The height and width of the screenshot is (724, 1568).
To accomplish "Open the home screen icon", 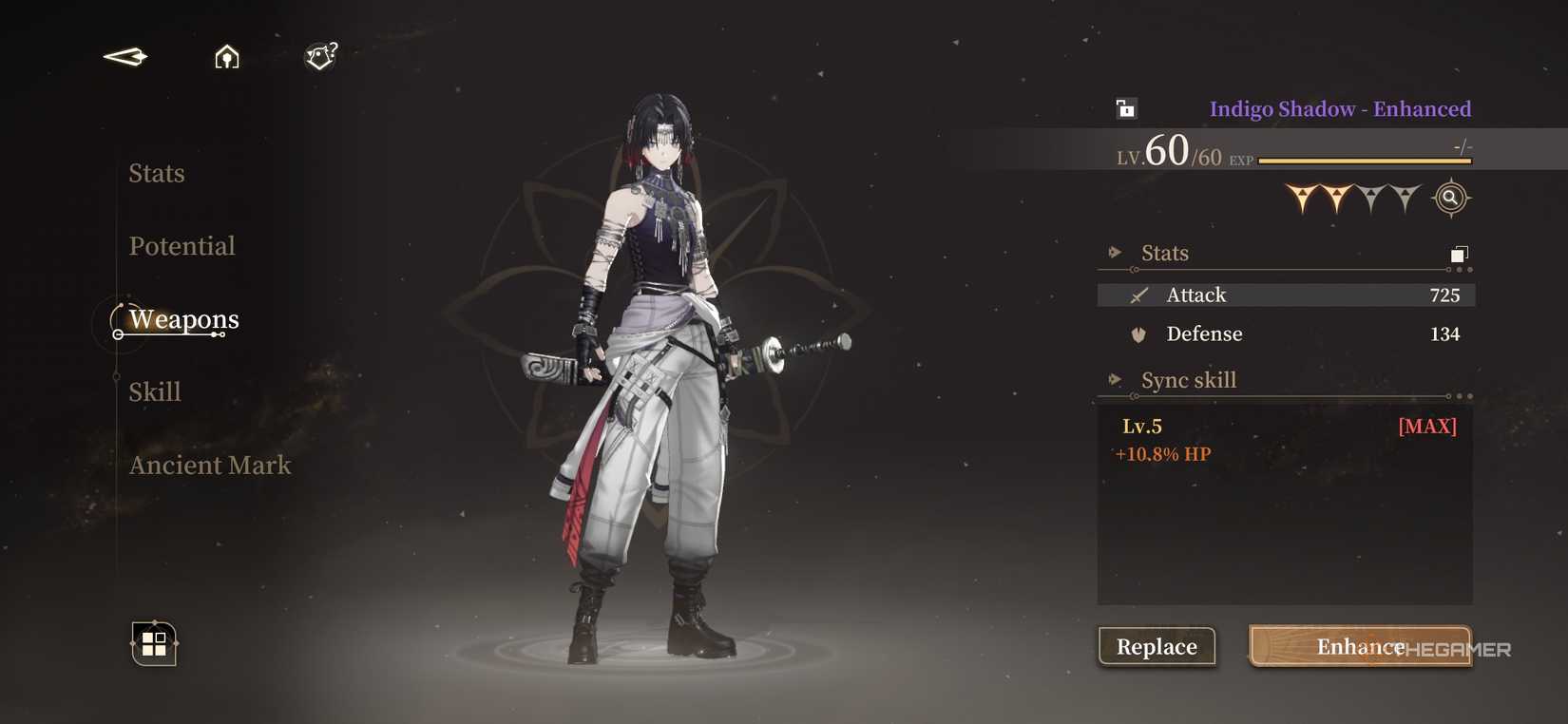I will [227, 57].
